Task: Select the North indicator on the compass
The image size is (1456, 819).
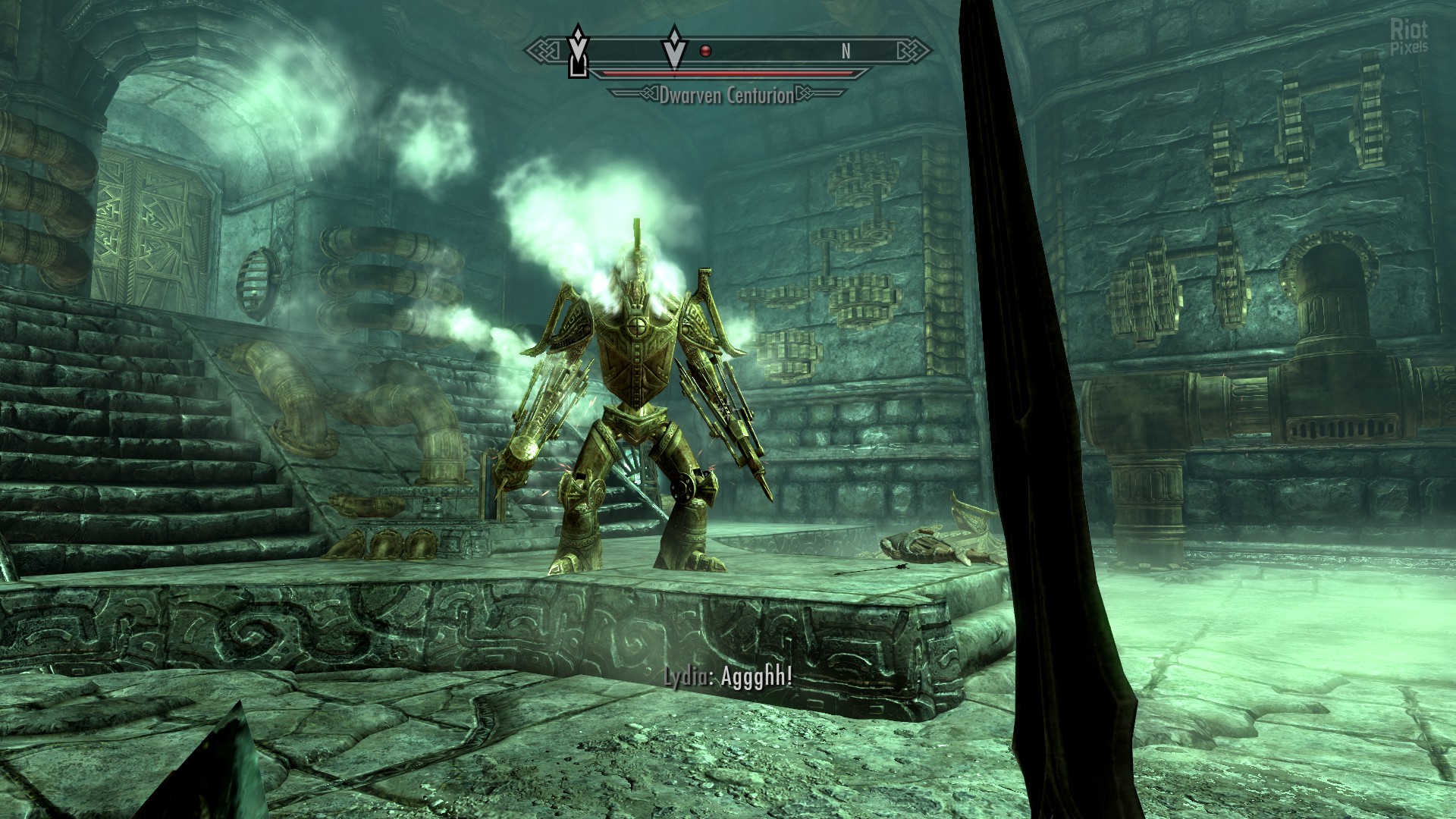Action: point(846,52)
